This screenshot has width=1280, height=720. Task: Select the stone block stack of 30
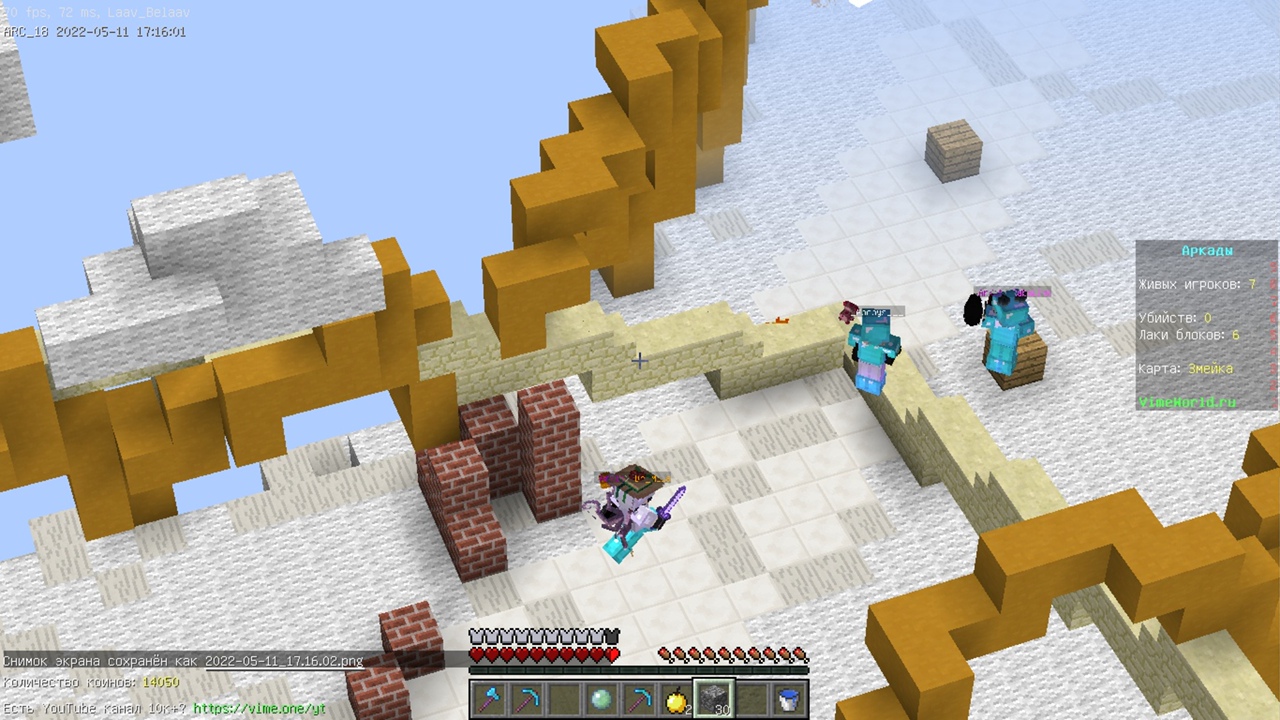pyautogui.click(x=714, y=698)
